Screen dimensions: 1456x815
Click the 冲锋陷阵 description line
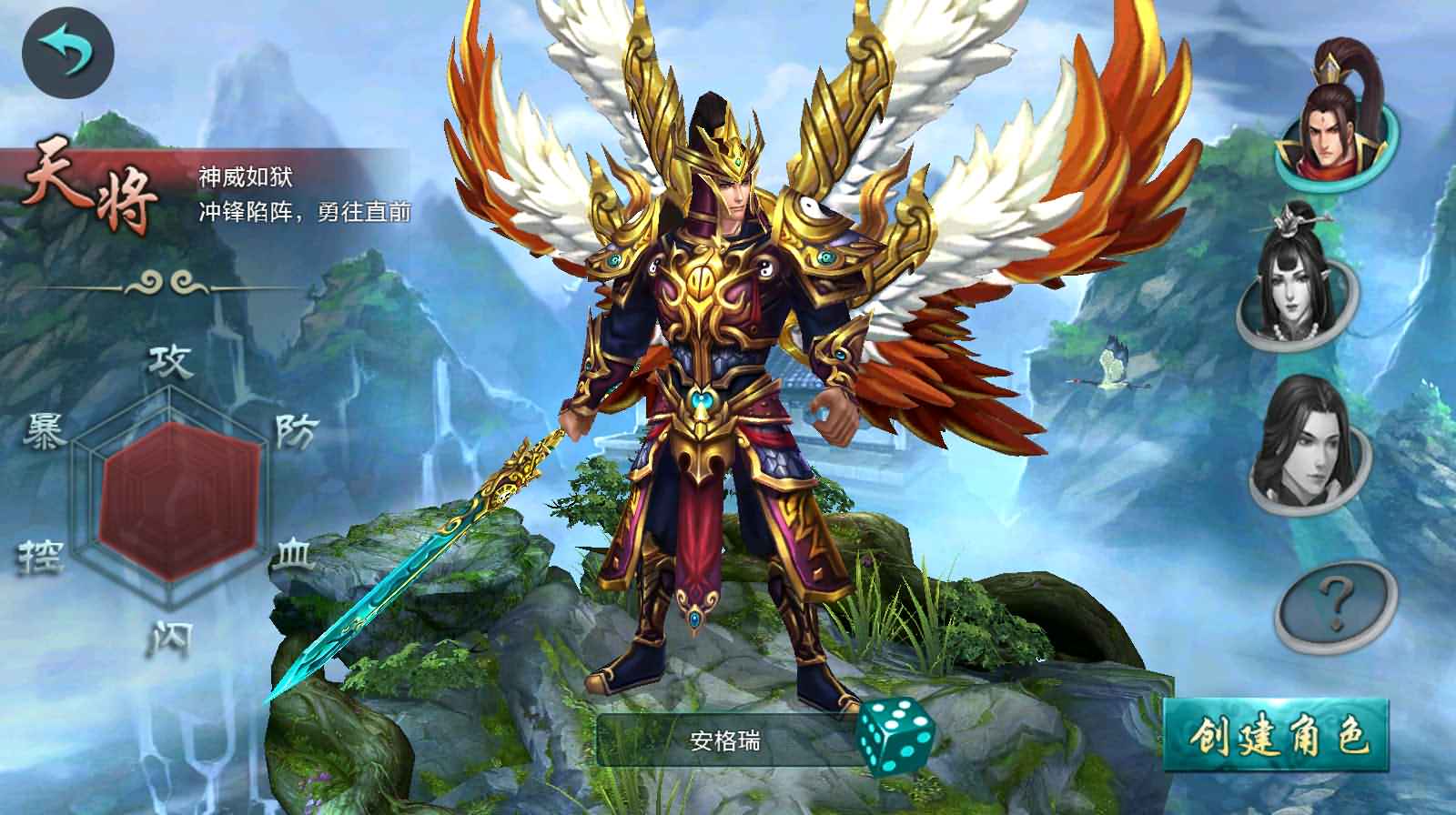coord(304,211)
